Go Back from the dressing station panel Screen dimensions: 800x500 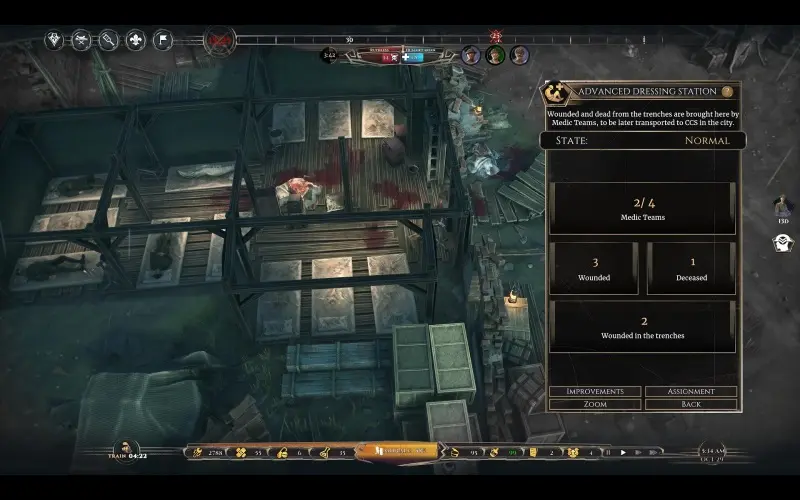click(691, 404)
